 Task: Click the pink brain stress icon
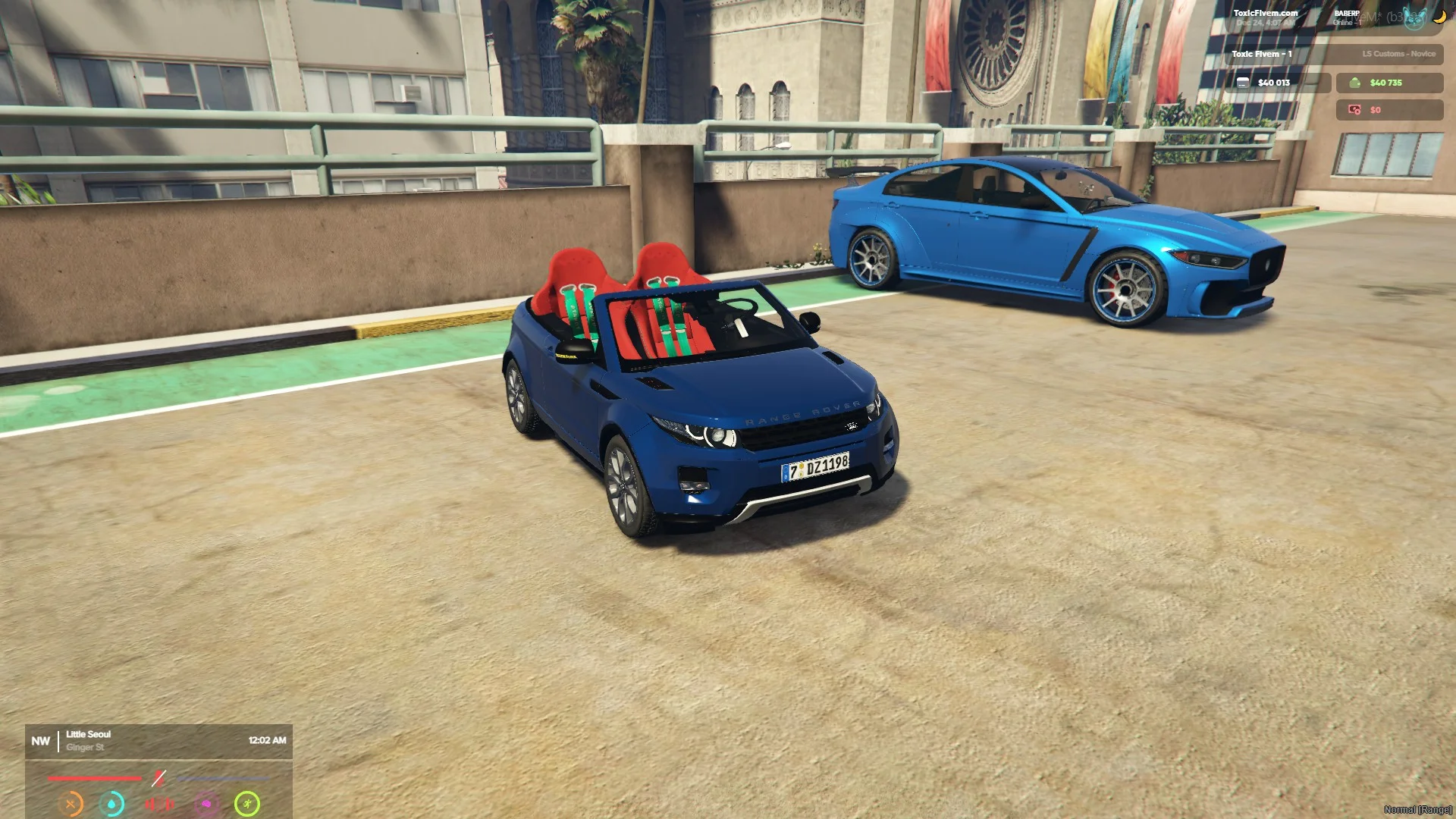[x=206, y=804]
